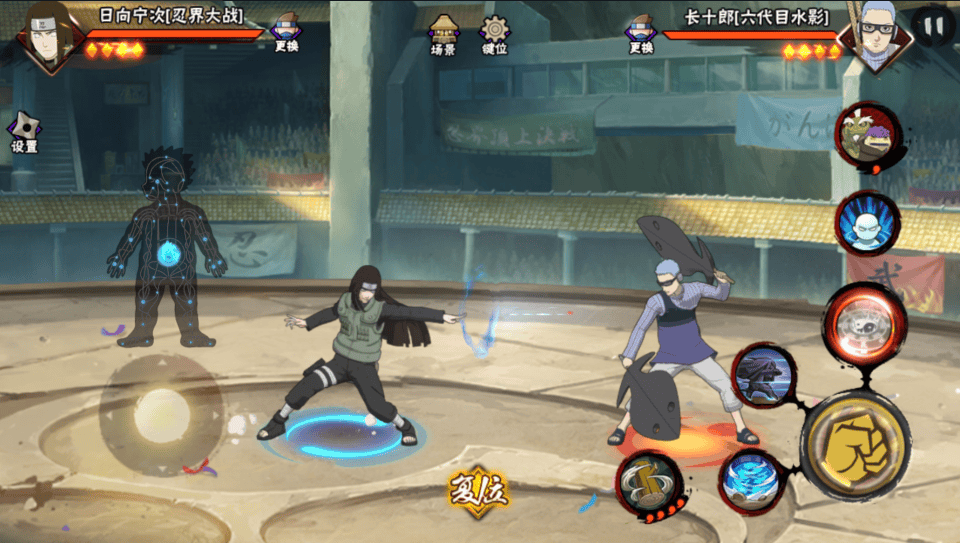The width and height of the screenshot is (960, 543).
Task: Use the golden fist basic attack
Action: coord(854,445)
